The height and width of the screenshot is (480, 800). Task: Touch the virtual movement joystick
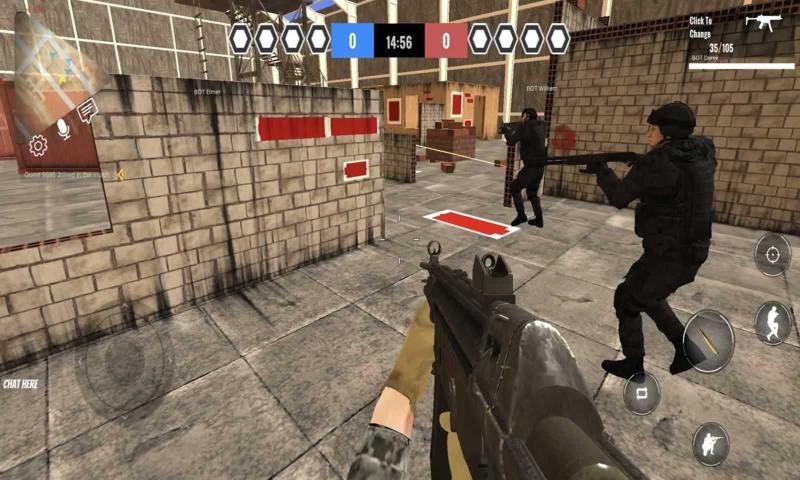click(x=122, y=362)
